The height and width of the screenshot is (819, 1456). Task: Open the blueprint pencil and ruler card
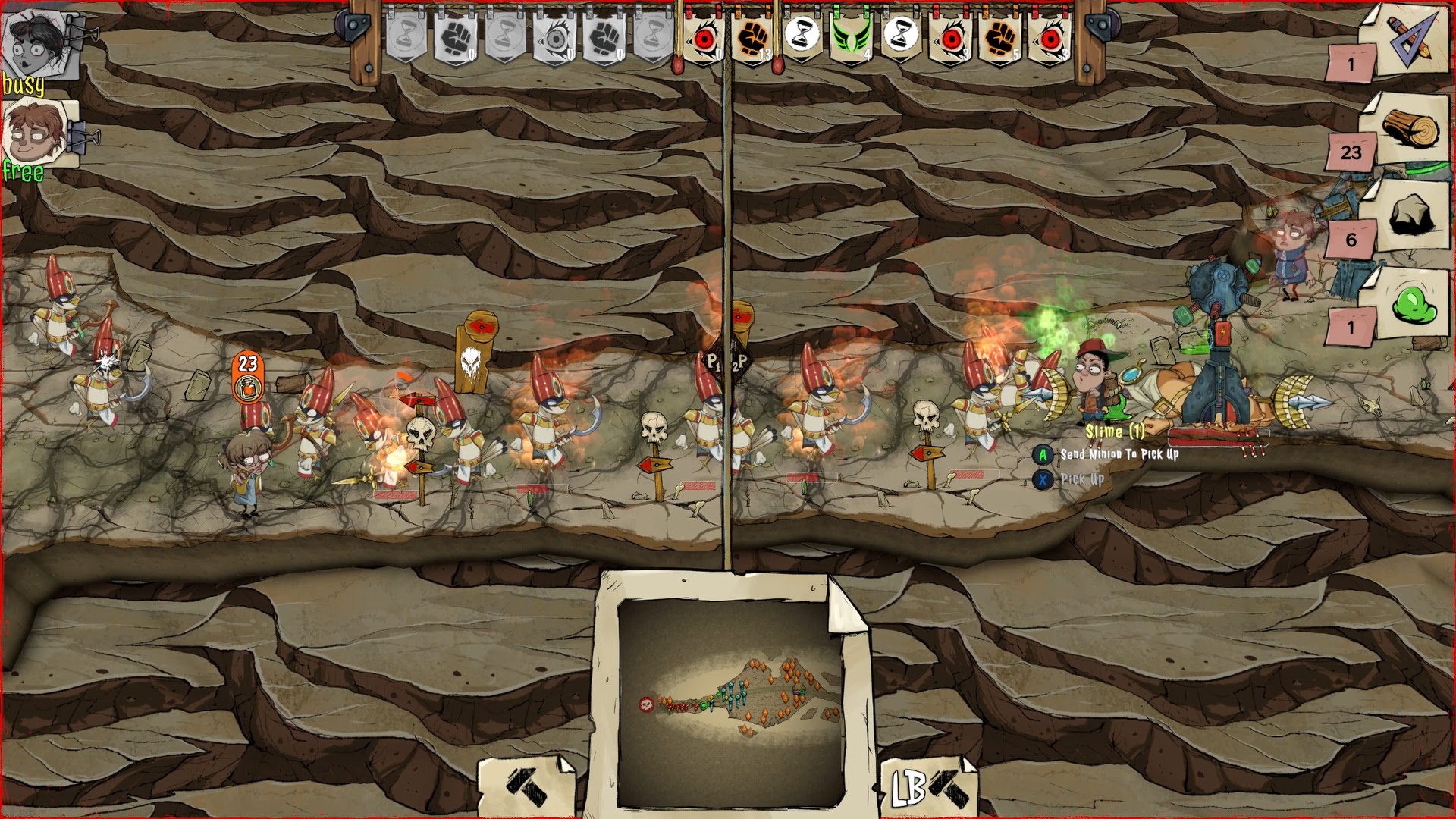point(1412,38)
